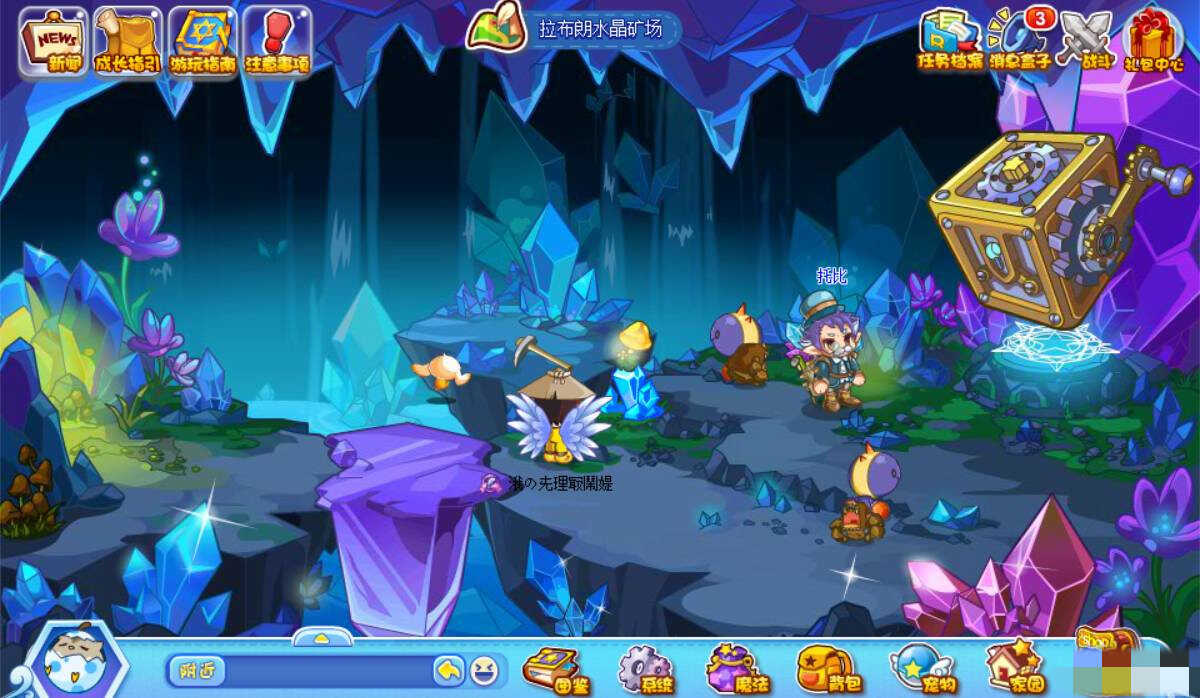Open the News (新闻) panel

53,42
